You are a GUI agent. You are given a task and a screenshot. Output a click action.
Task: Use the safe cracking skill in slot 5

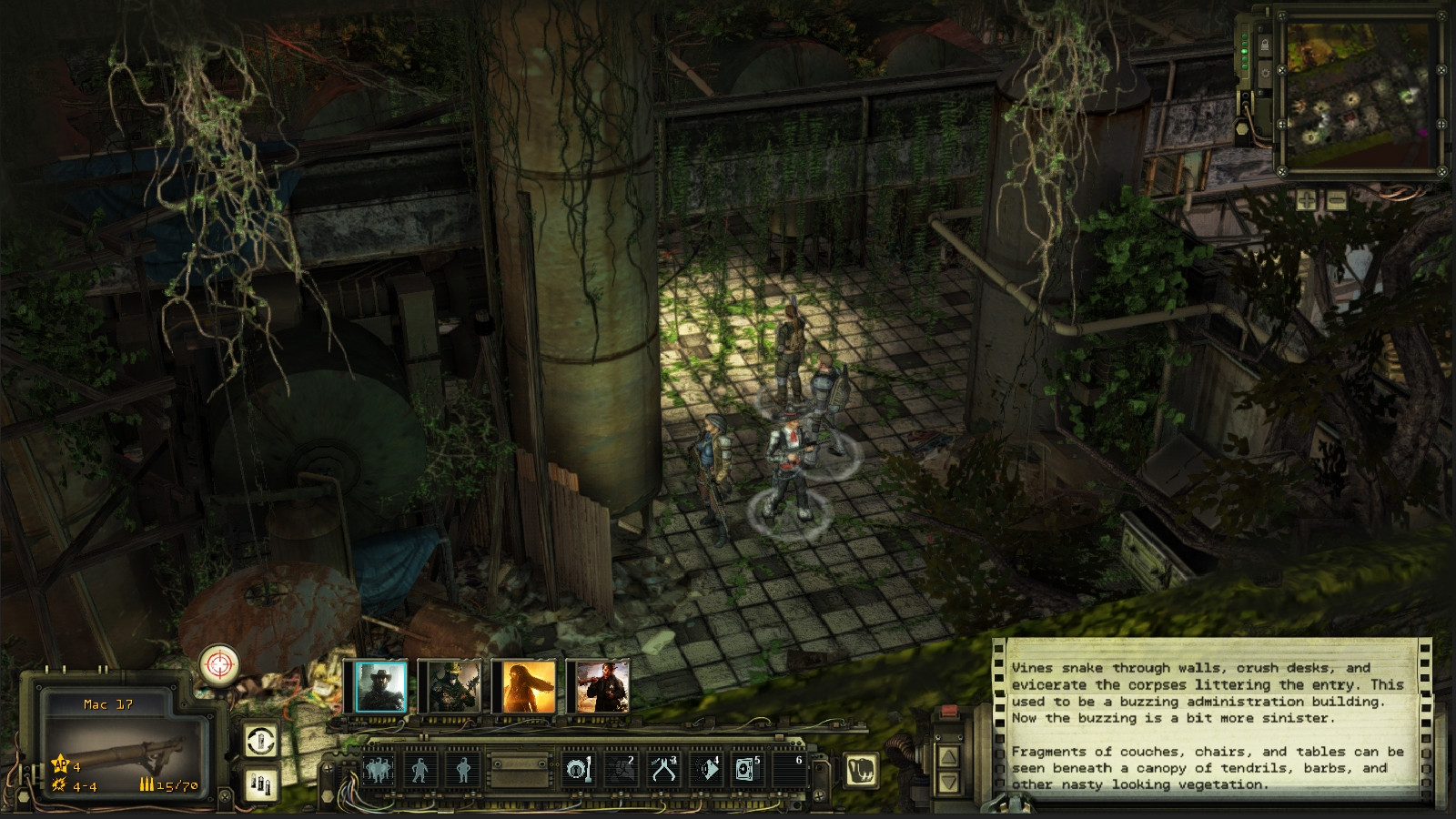[746, 770]
